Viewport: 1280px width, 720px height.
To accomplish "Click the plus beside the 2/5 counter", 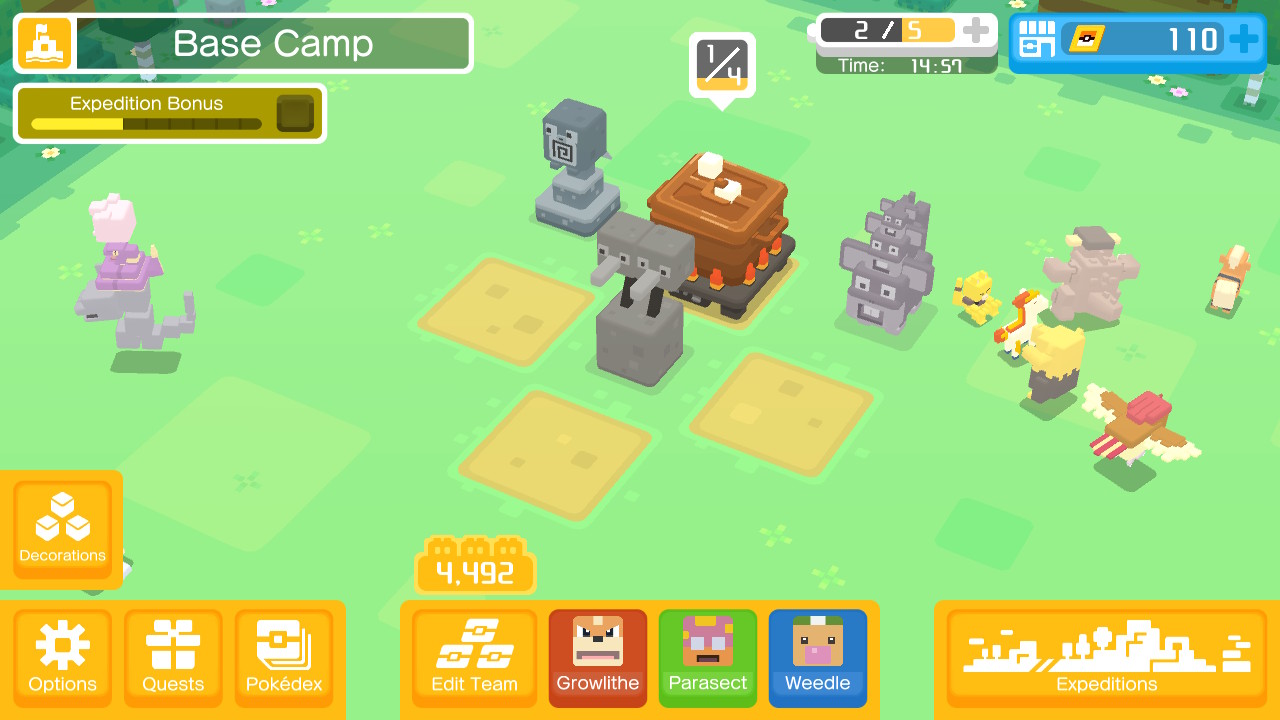I will point(975,29).
